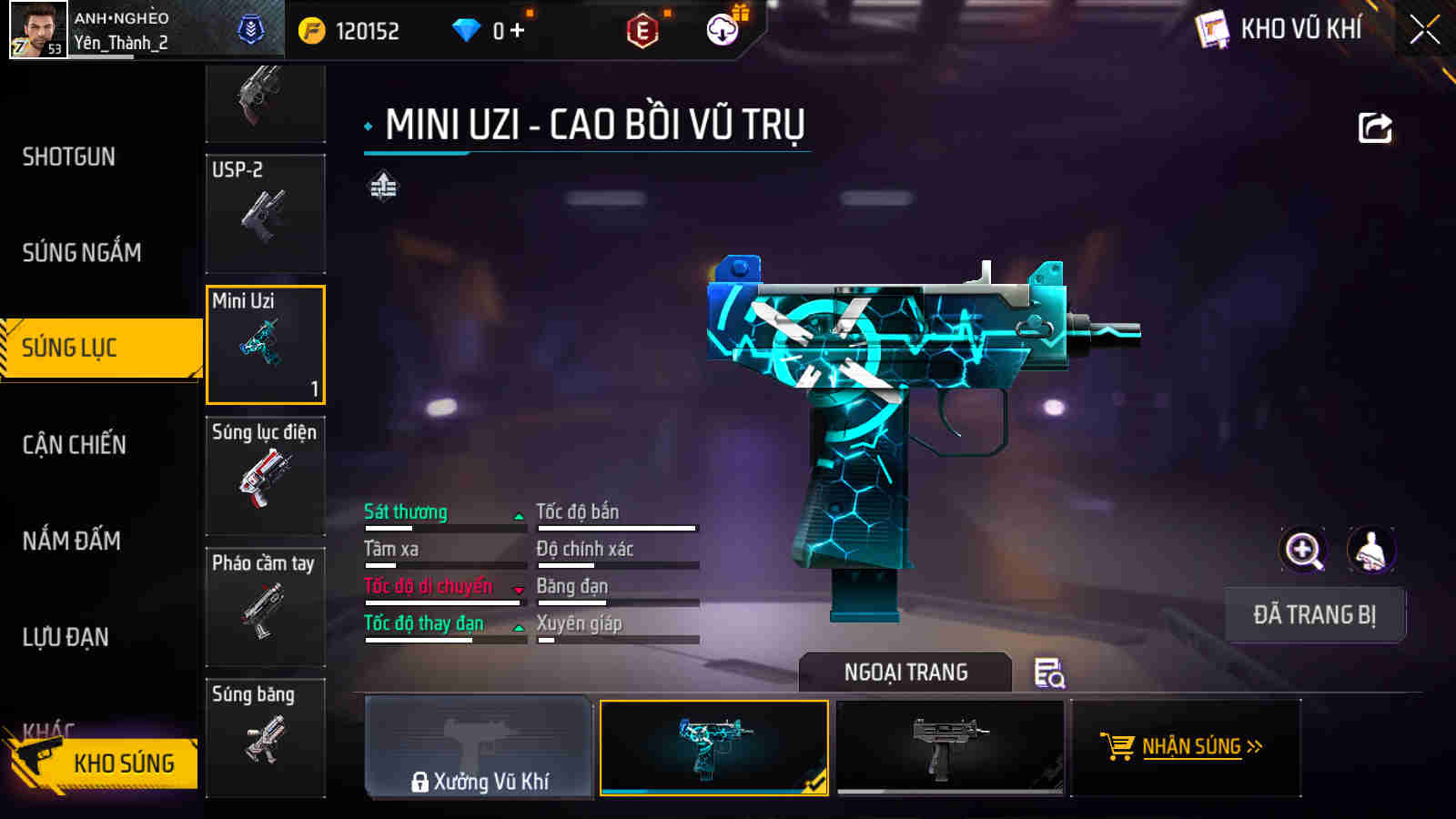
Task: Switch to the LỰU ĐẠN category
Action: pos(66,637)
